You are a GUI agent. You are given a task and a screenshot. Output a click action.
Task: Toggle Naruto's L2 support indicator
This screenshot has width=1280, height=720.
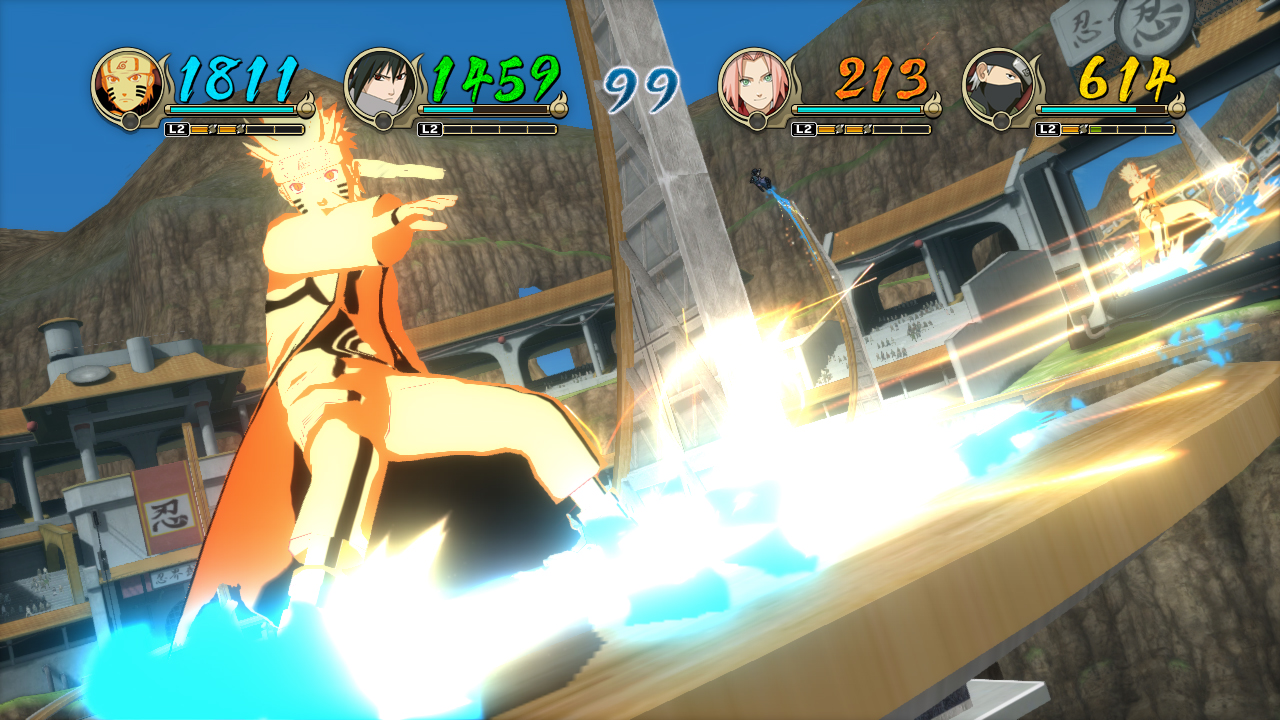click(177, 128)
